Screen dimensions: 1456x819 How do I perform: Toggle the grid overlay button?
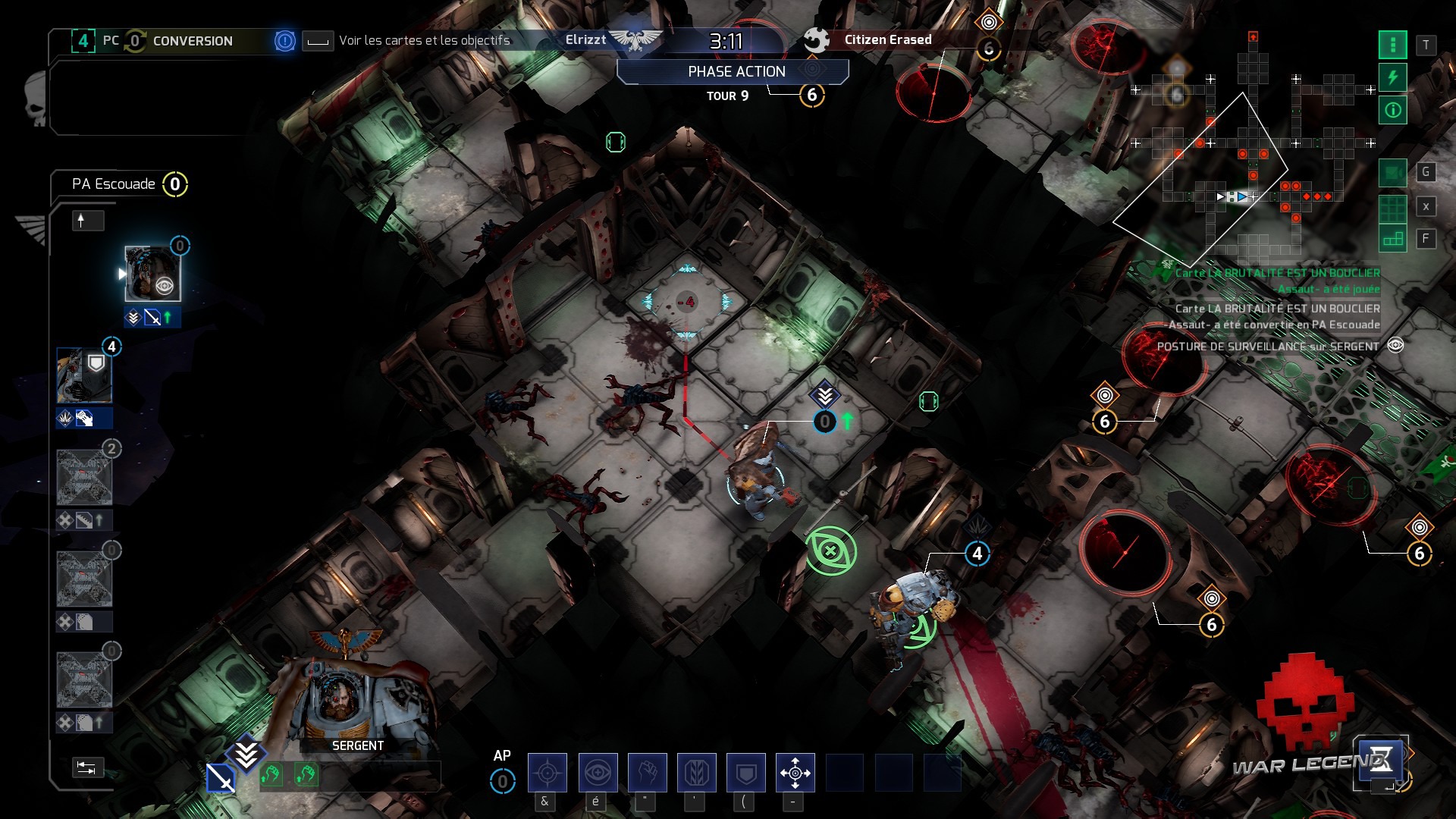tap(1392, 207)
